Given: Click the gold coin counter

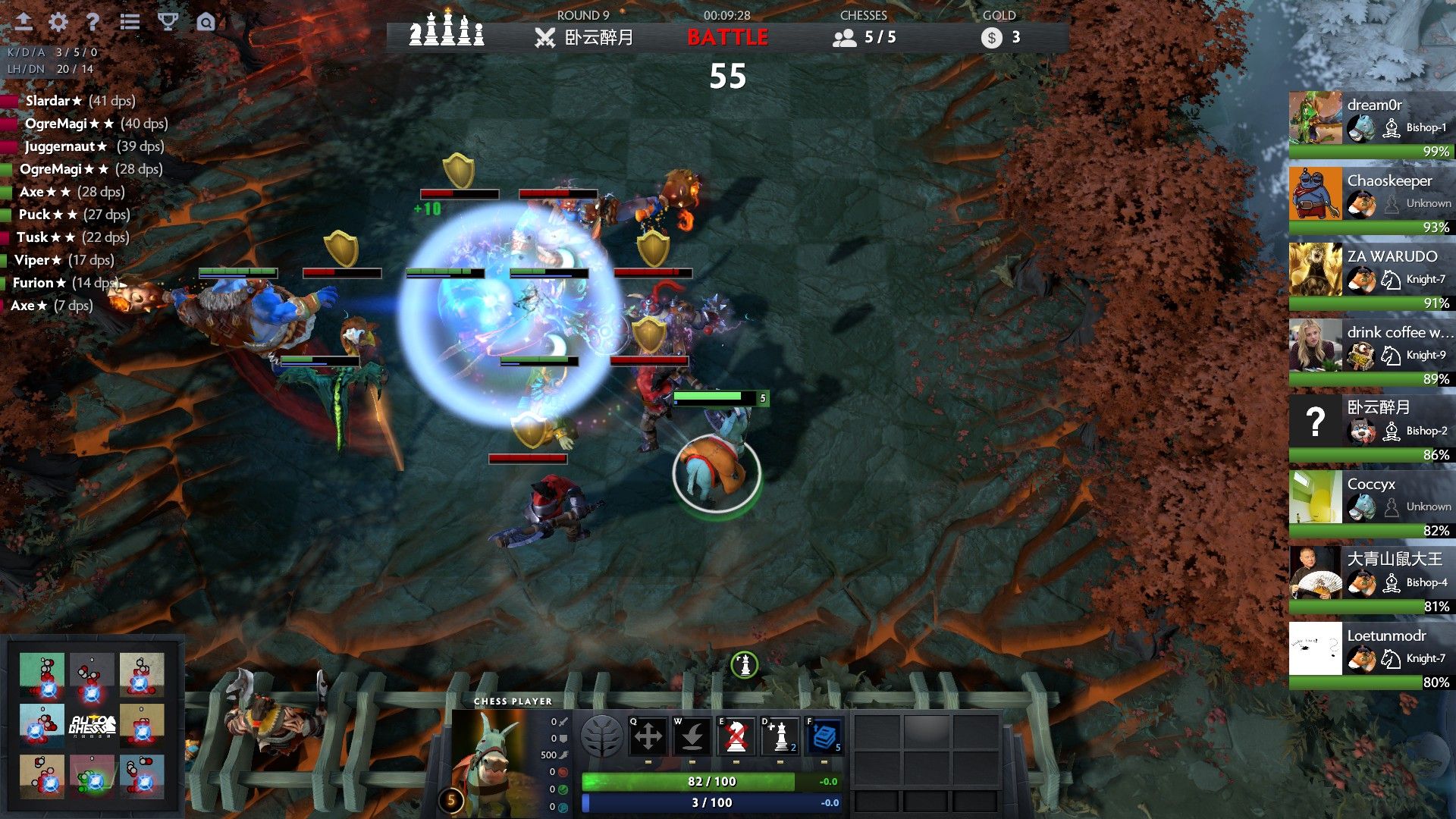Looking at the screenshot, I should [x=991, y=34].
